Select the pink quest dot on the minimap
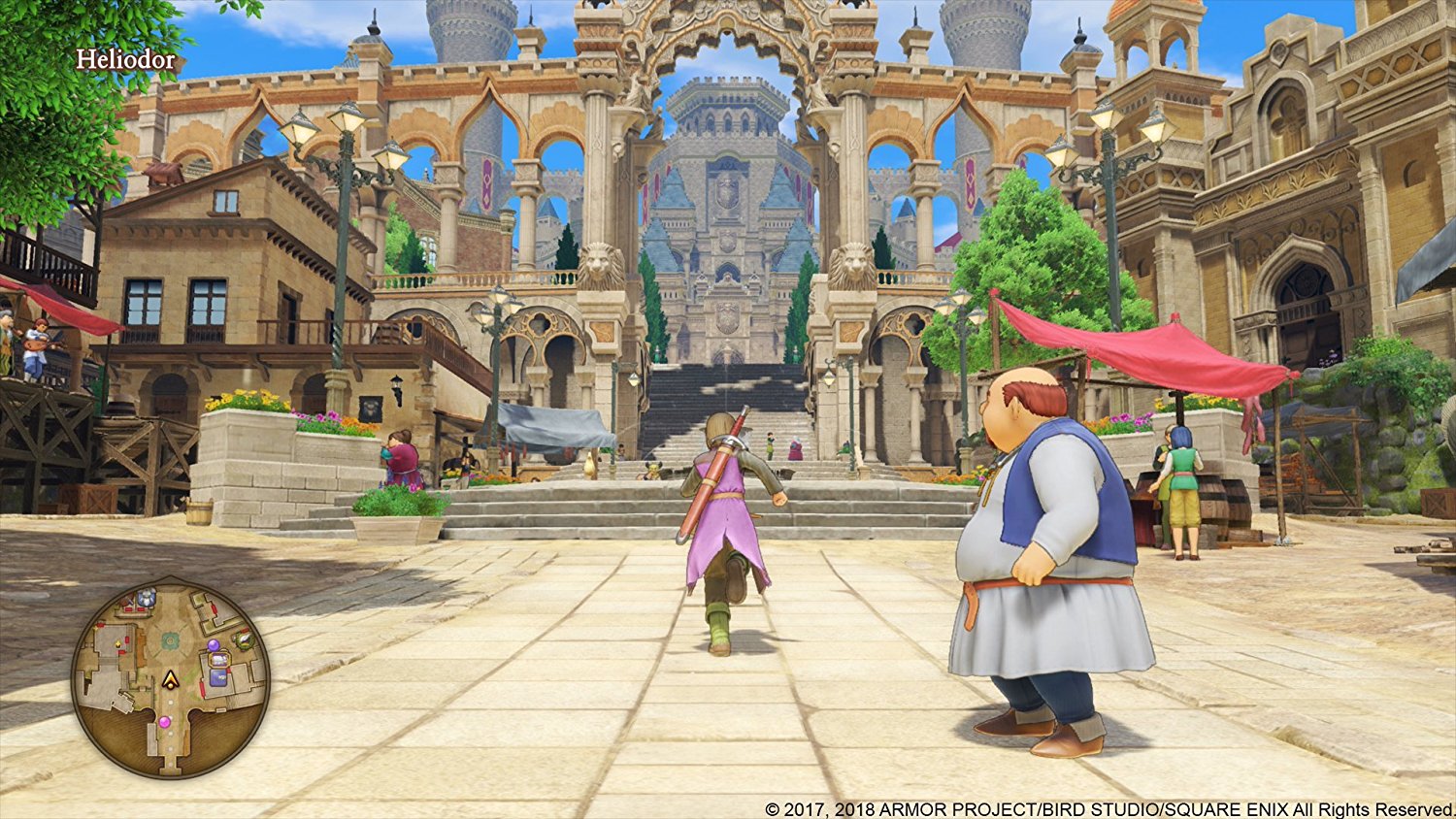This screenshot has height=819, width=1456. click(x=165, y=721)
